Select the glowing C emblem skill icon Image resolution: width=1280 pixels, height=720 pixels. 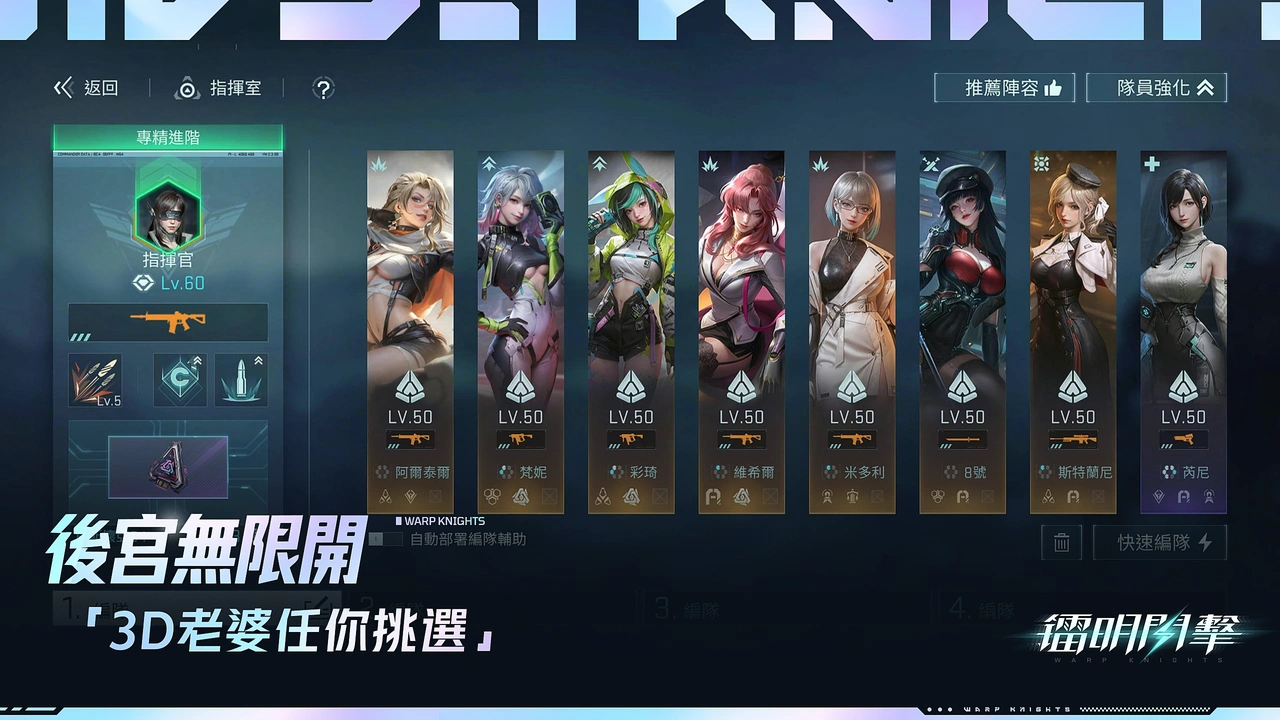[x=180, y=380]
